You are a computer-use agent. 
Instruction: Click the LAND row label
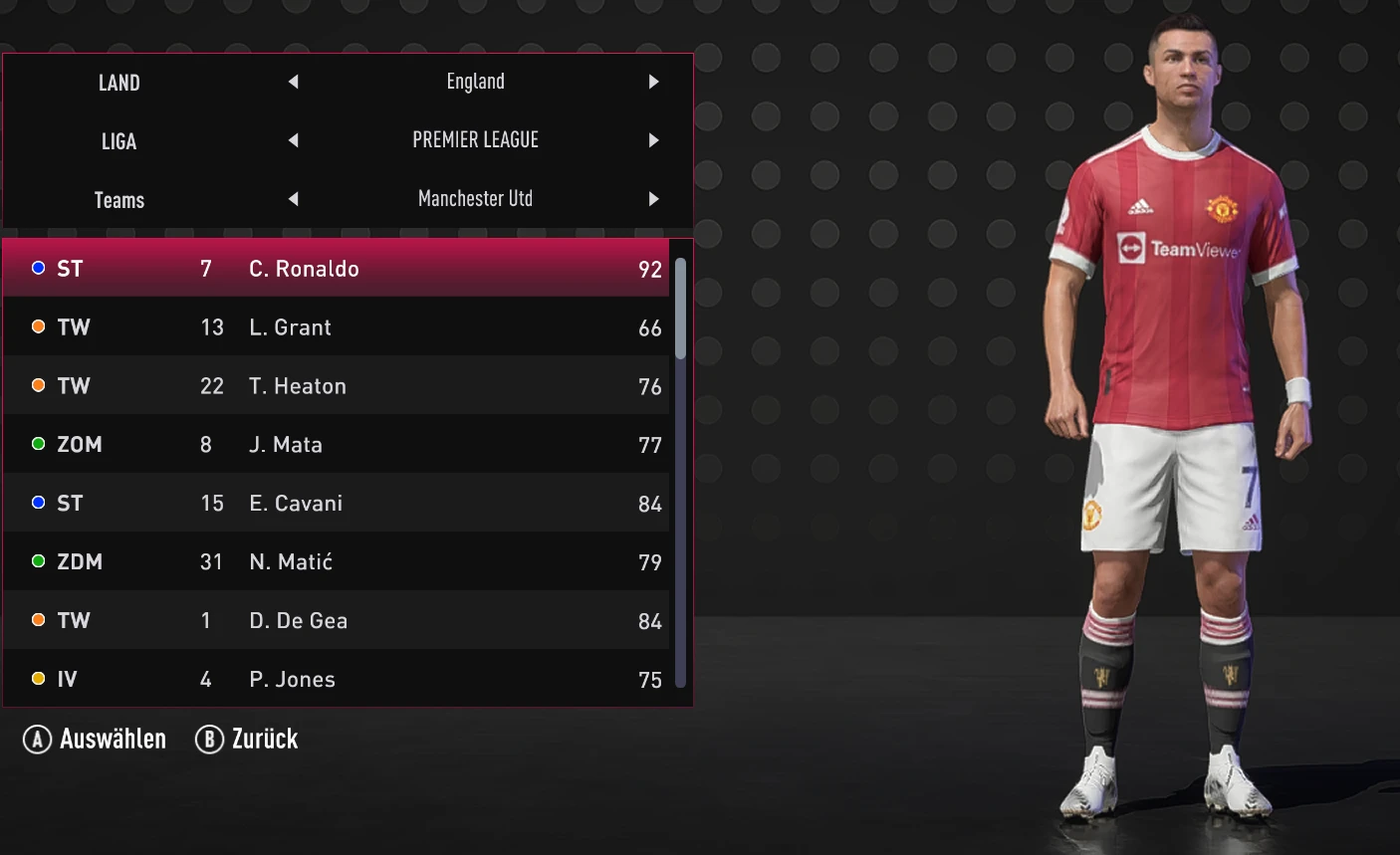(119, 84)
